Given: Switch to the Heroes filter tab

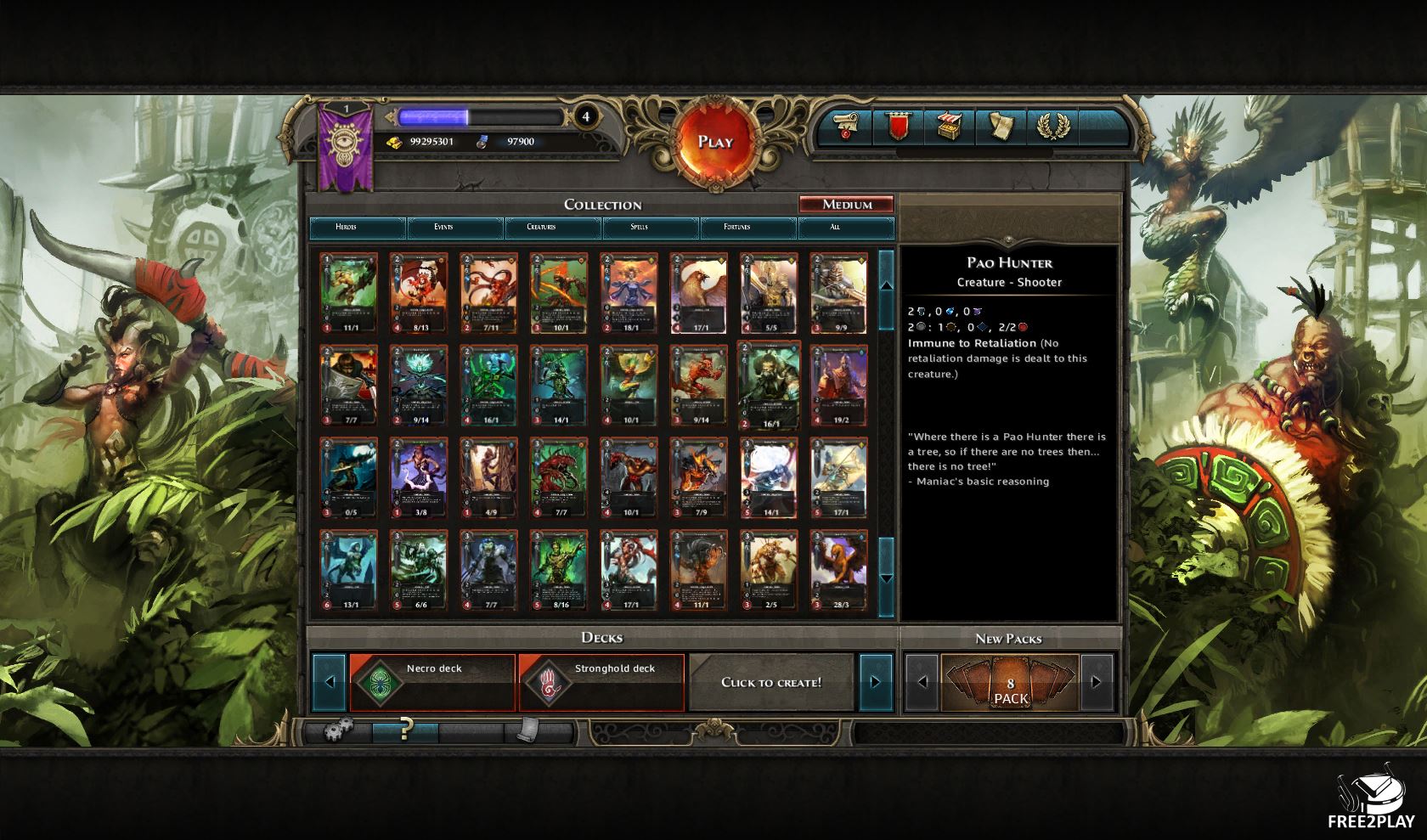Looking at the screenshot, I should (x=346, y=228).
